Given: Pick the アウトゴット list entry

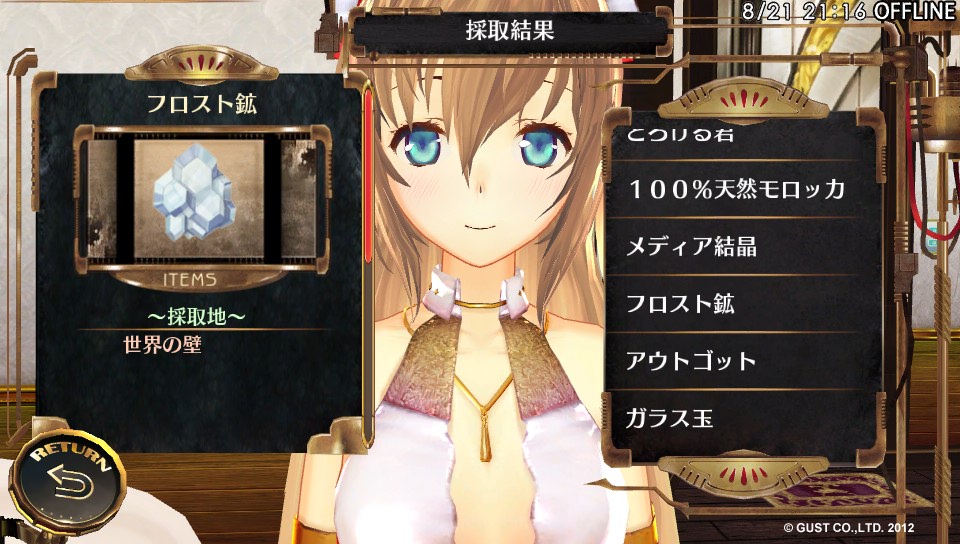Looking at the screenshot, I should (737, 360).
